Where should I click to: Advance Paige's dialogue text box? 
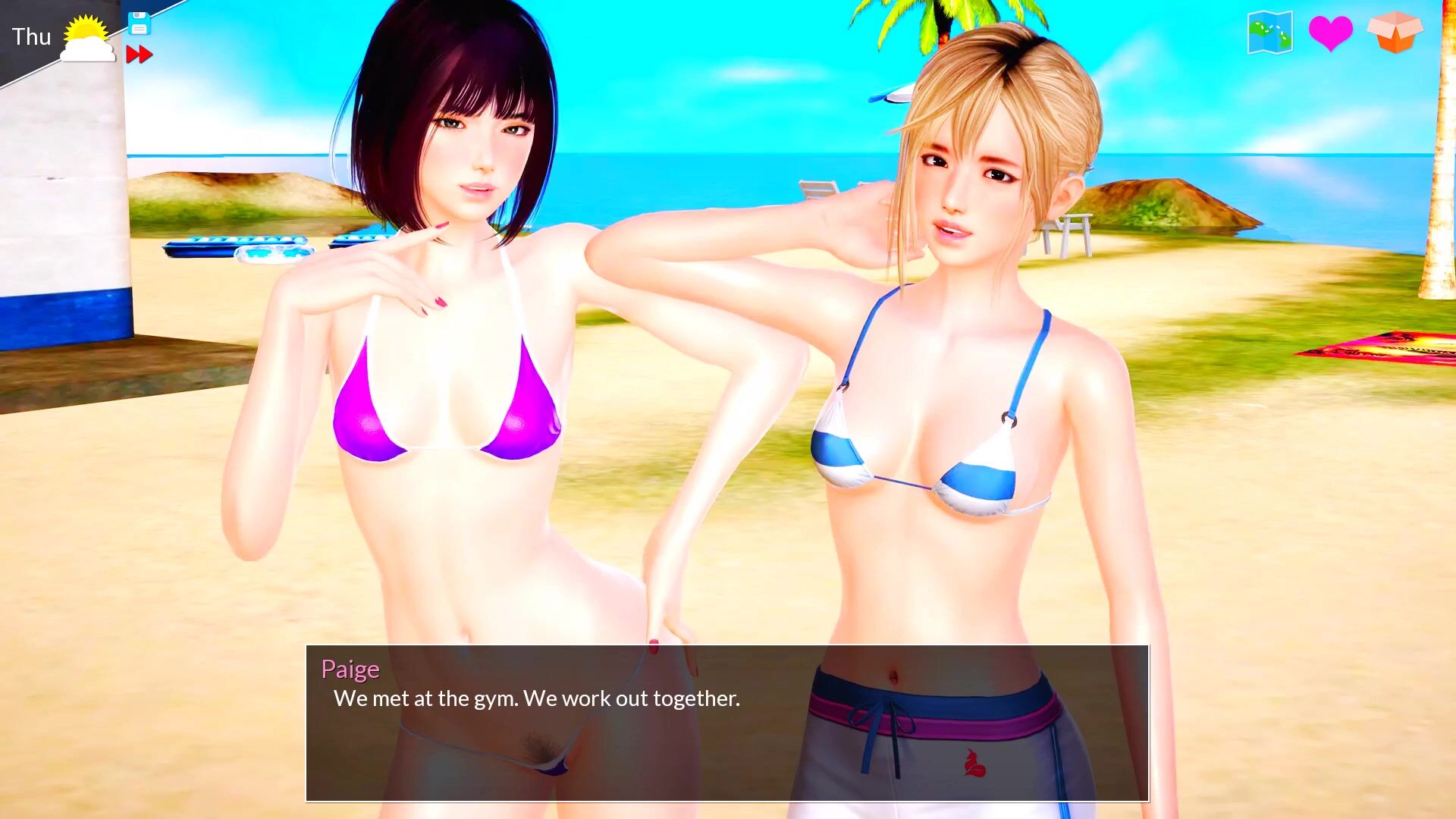pos(726,723)
